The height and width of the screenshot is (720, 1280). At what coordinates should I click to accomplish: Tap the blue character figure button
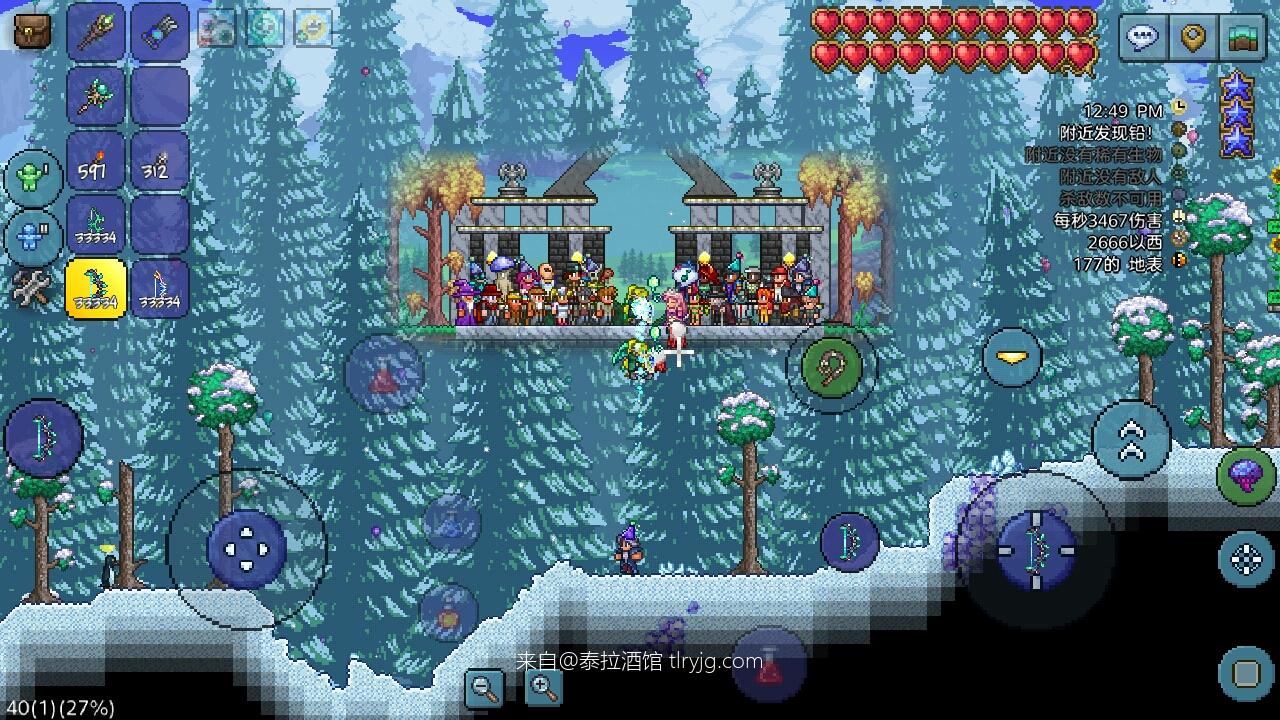pos(34,239)
